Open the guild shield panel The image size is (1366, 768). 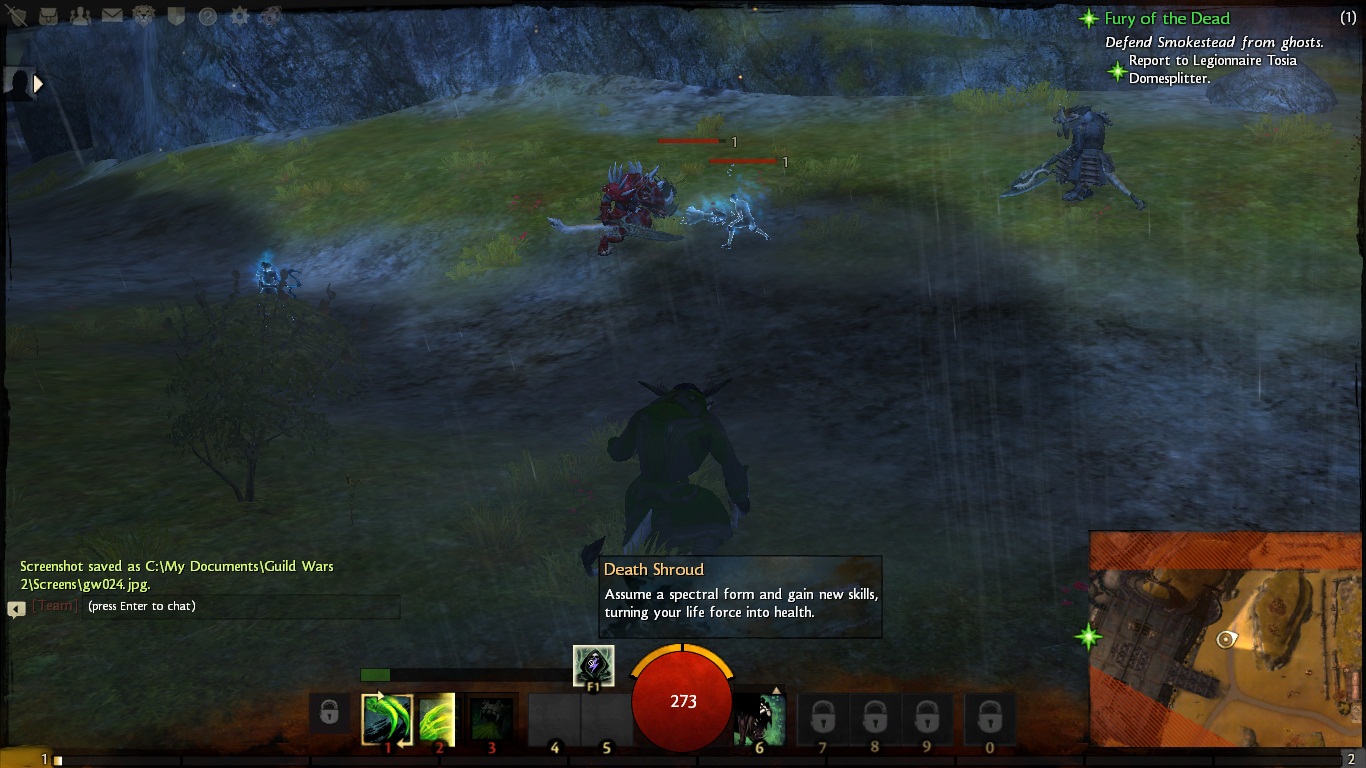175,16
